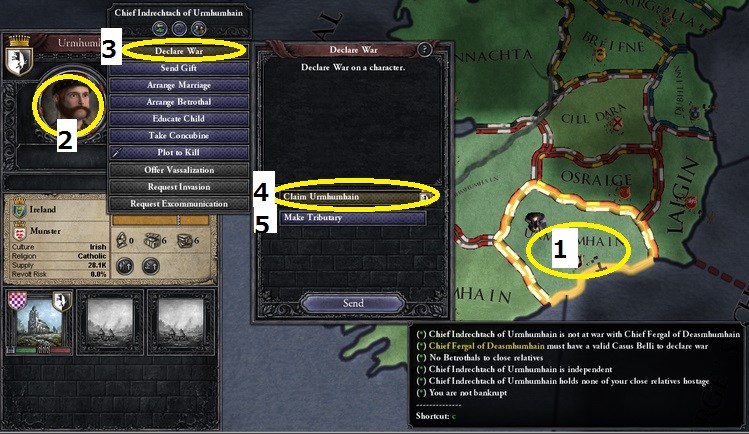
Task: Send the war declaration
Action: 352,303
